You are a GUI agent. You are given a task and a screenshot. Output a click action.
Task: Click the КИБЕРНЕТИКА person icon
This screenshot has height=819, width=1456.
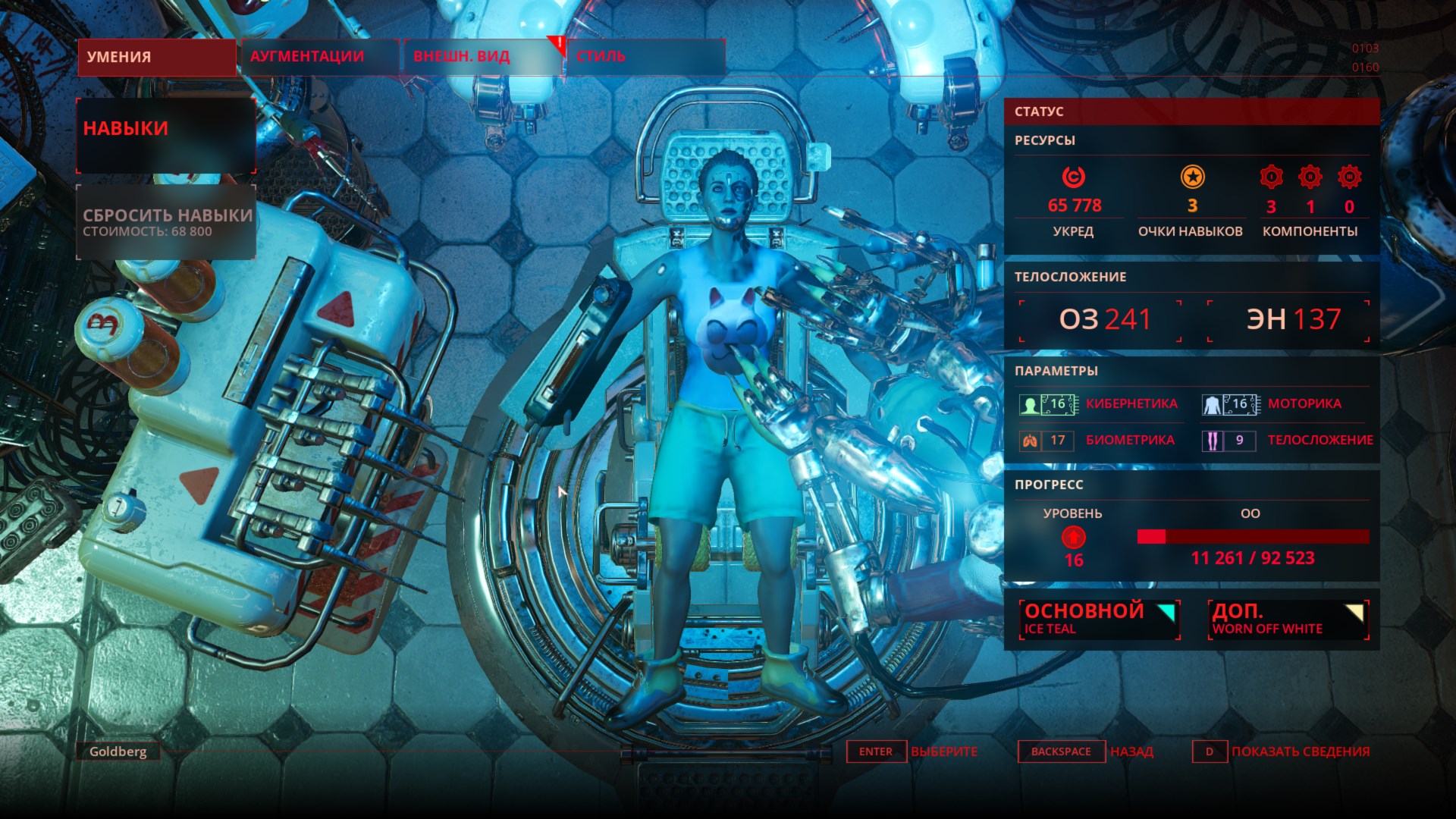tap(1028, 403)
